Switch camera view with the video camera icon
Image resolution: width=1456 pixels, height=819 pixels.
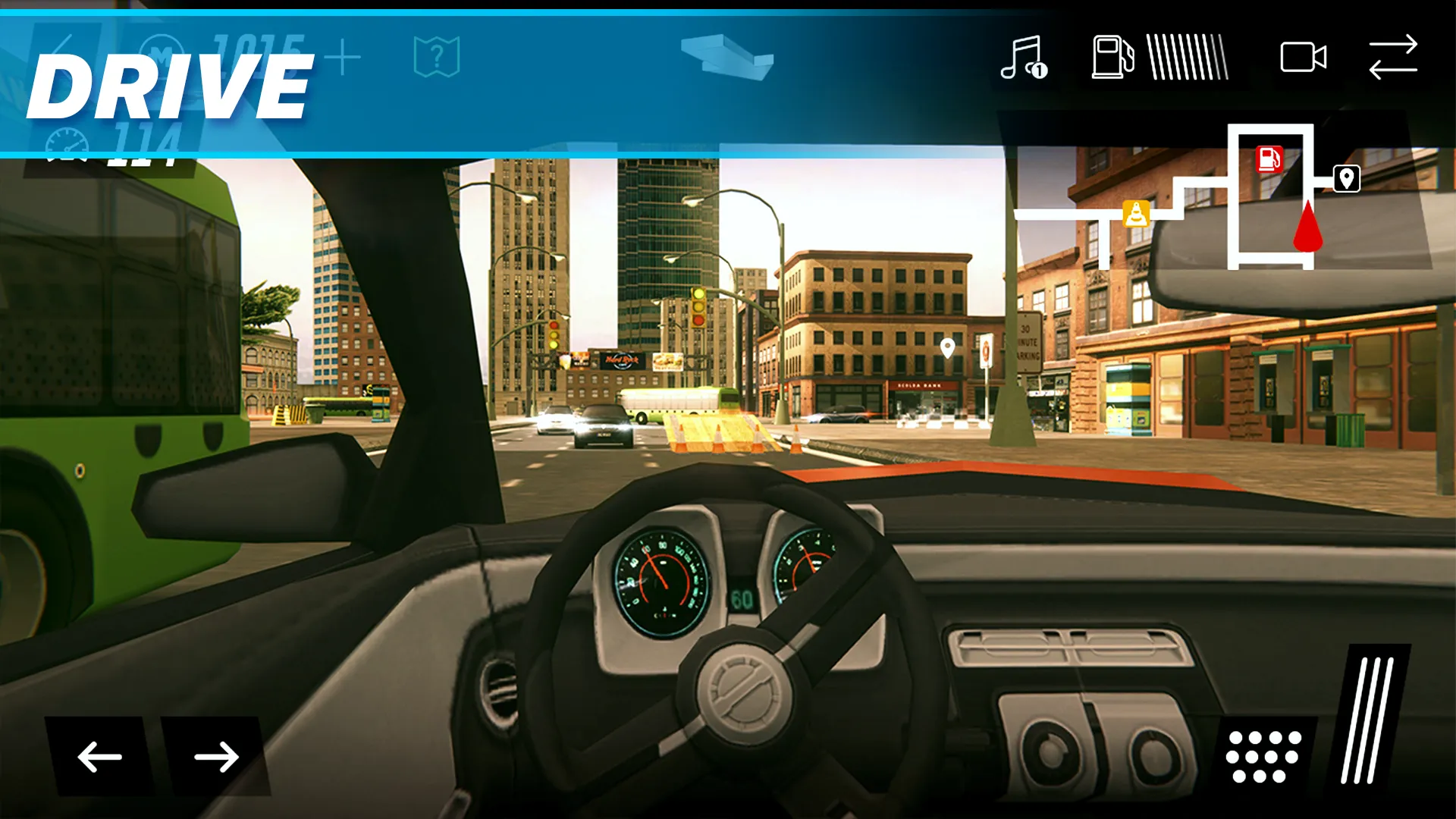pyautogui.click(x=1303, y=55)
